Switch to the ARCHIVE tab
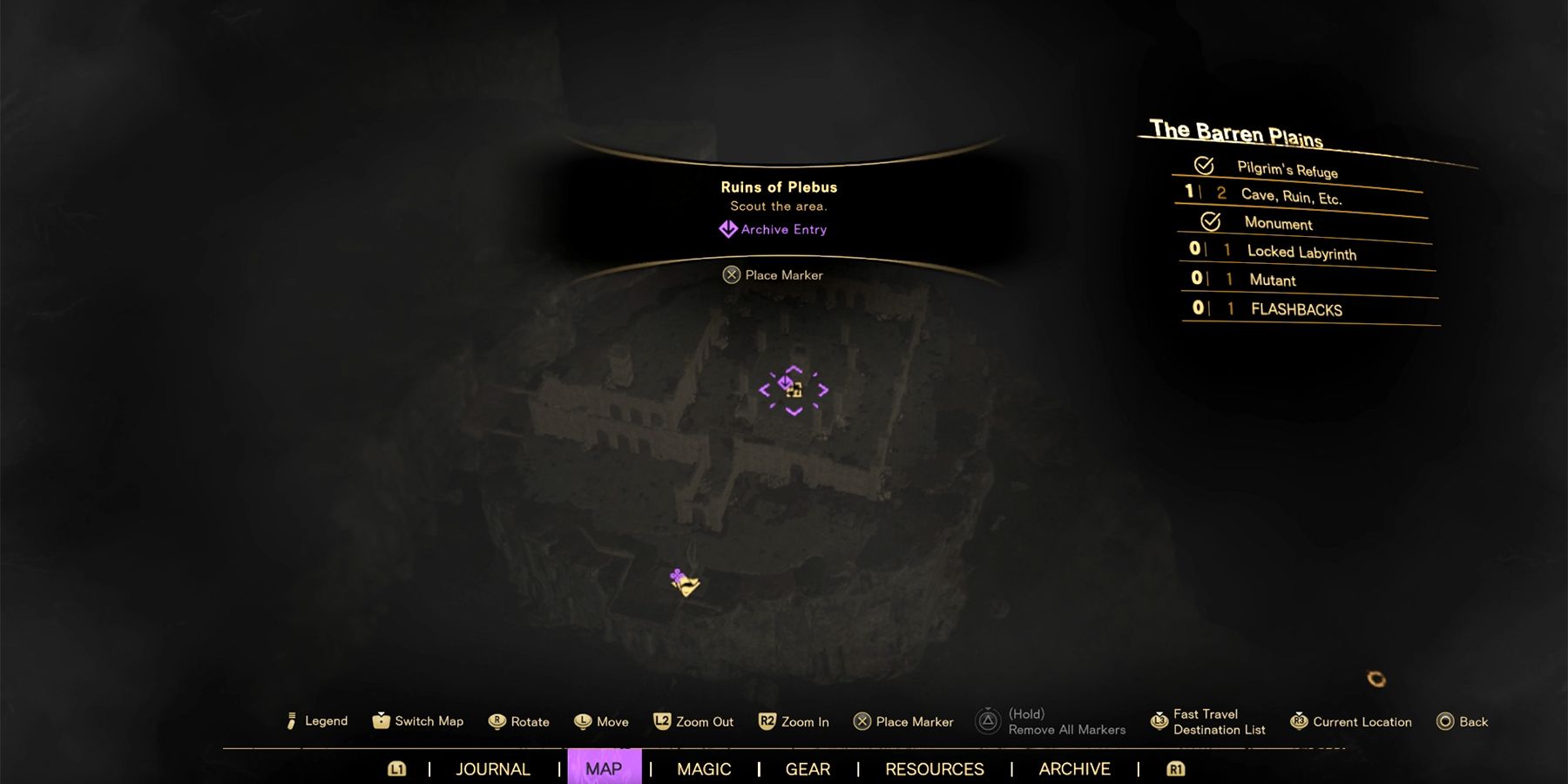The image size is (1568, 784). (x=1073, y=769)
